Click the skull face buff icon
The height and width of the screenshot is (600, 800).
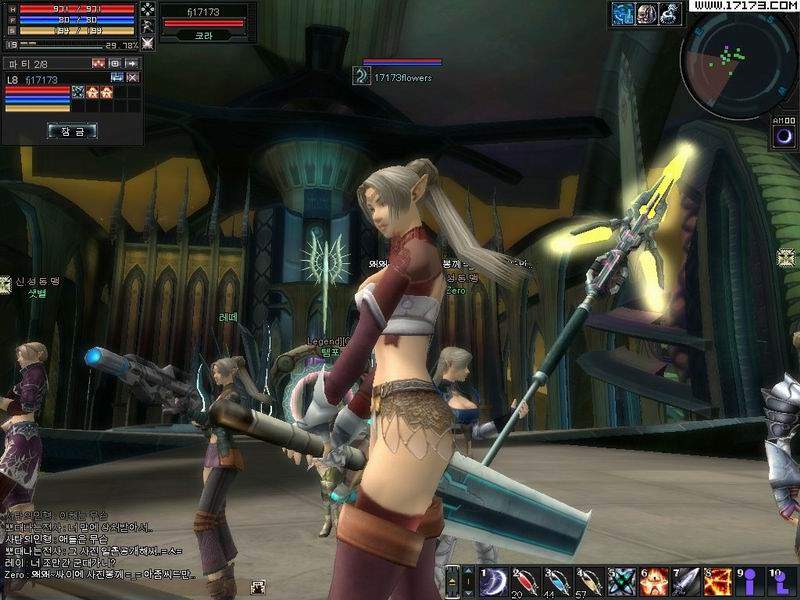[647, 12]
